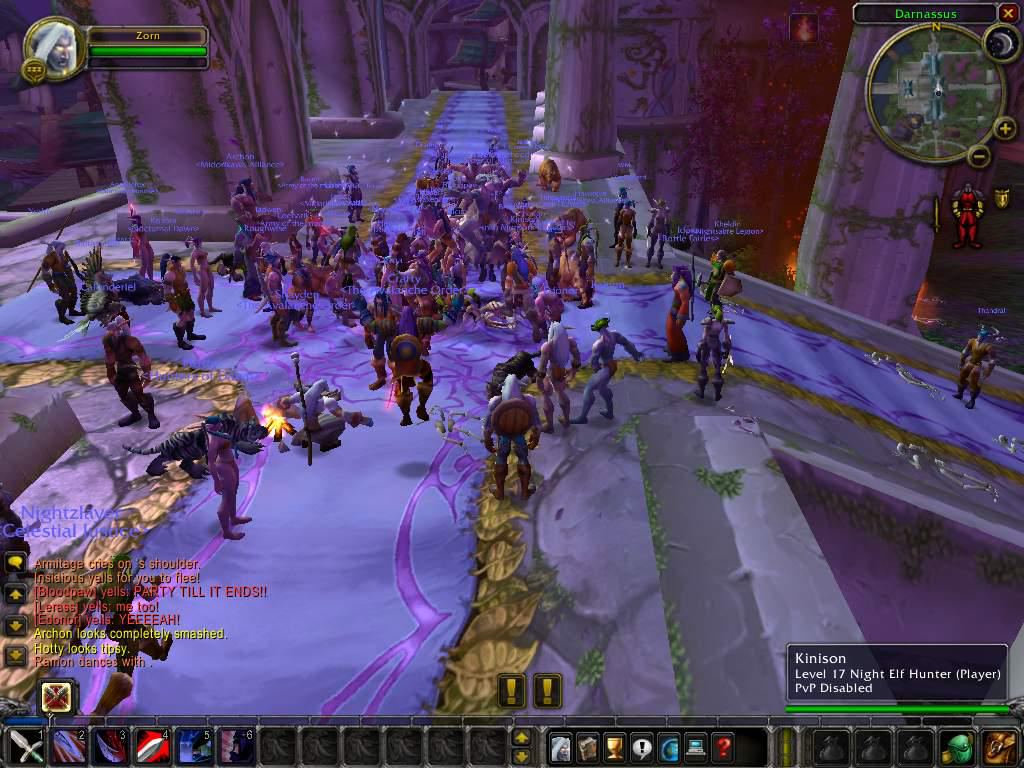Image resolution: width=1024 pixels, height=768 pixels.
Task: Open the main menu computer icon
Action: pos(695,746)
